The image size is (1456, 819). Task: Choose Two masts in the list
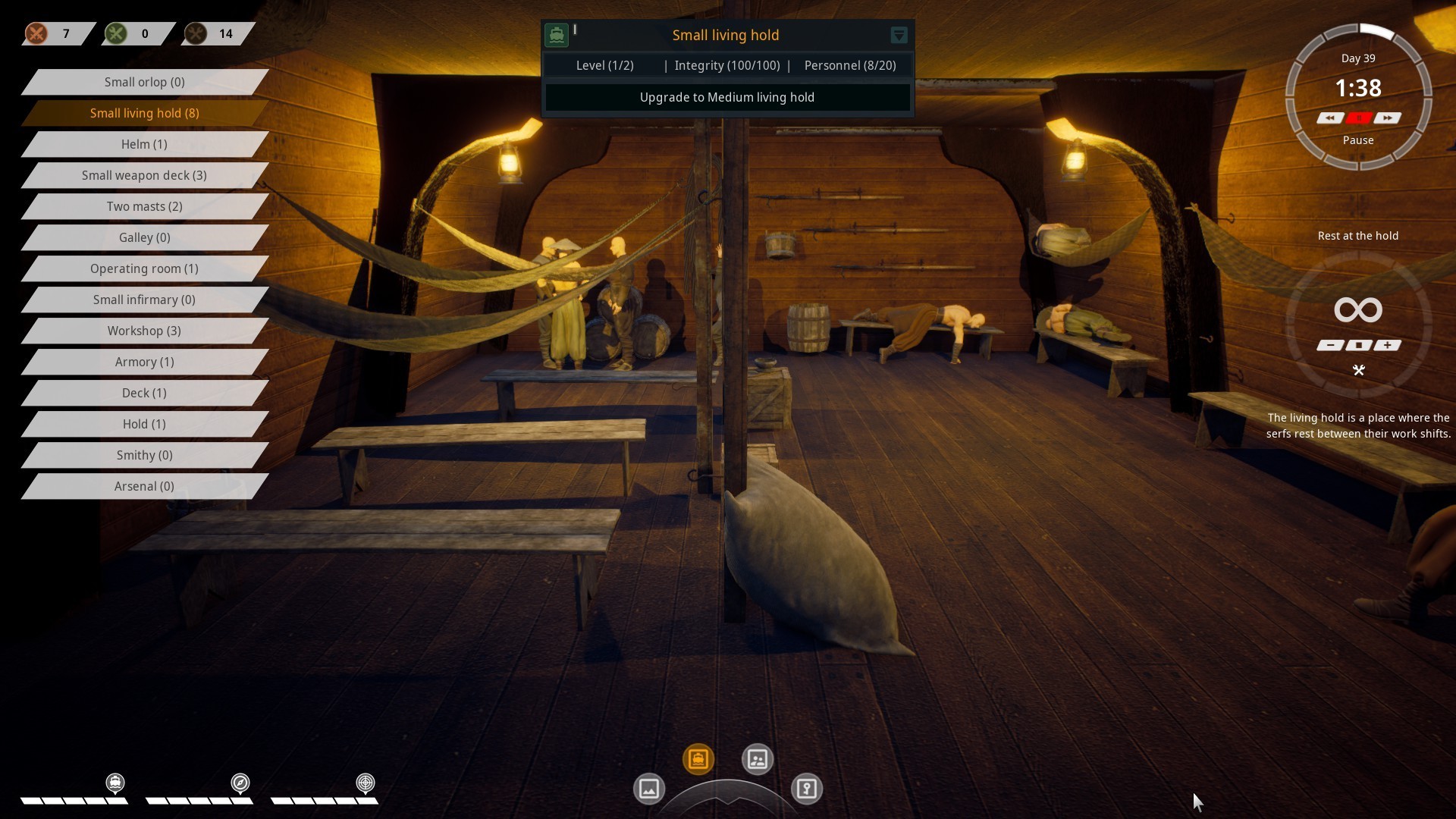click(x=144, y=206)
